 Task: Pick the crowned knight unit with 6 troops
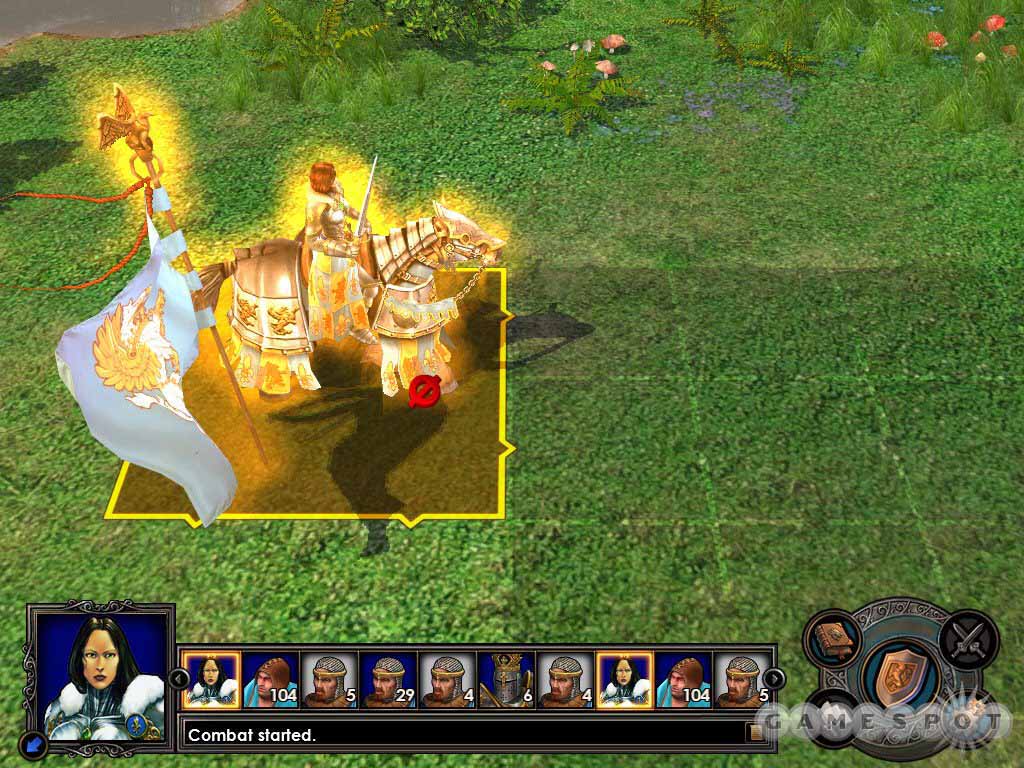(x=506, y=680)
